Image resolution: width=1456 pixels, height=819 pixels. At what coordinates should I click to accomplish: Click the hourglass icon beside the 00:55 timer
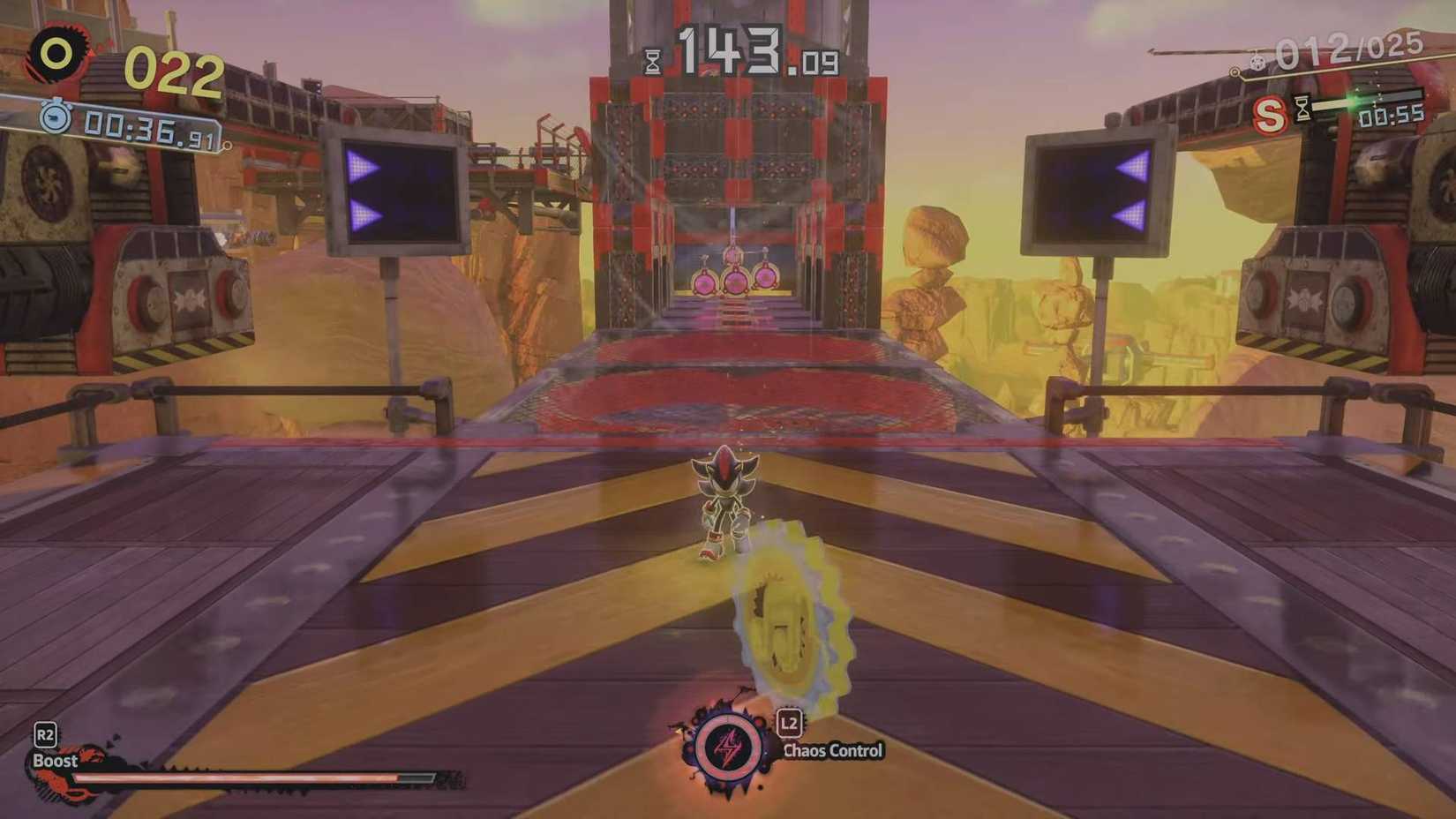[1302, 108]
